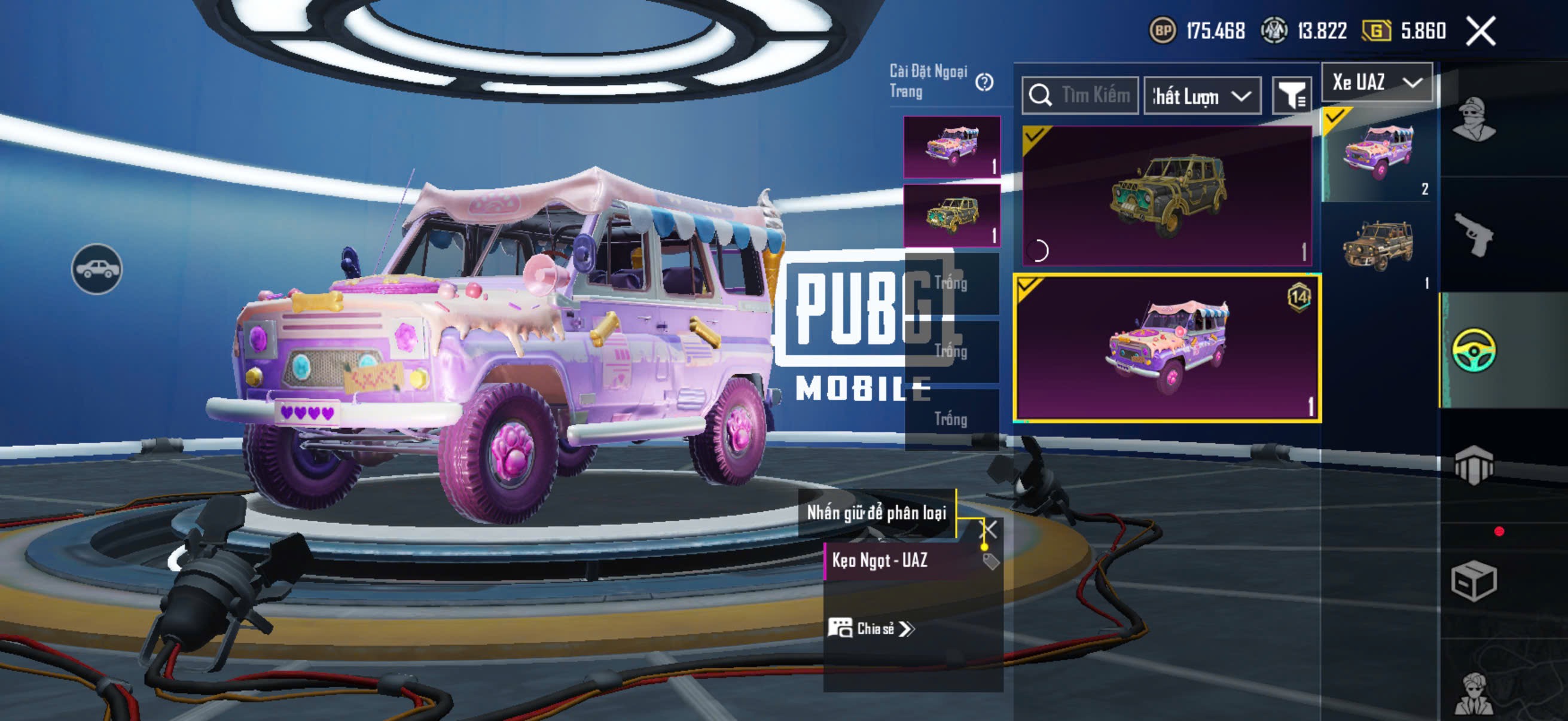Open the box crate category tab

1474,581
